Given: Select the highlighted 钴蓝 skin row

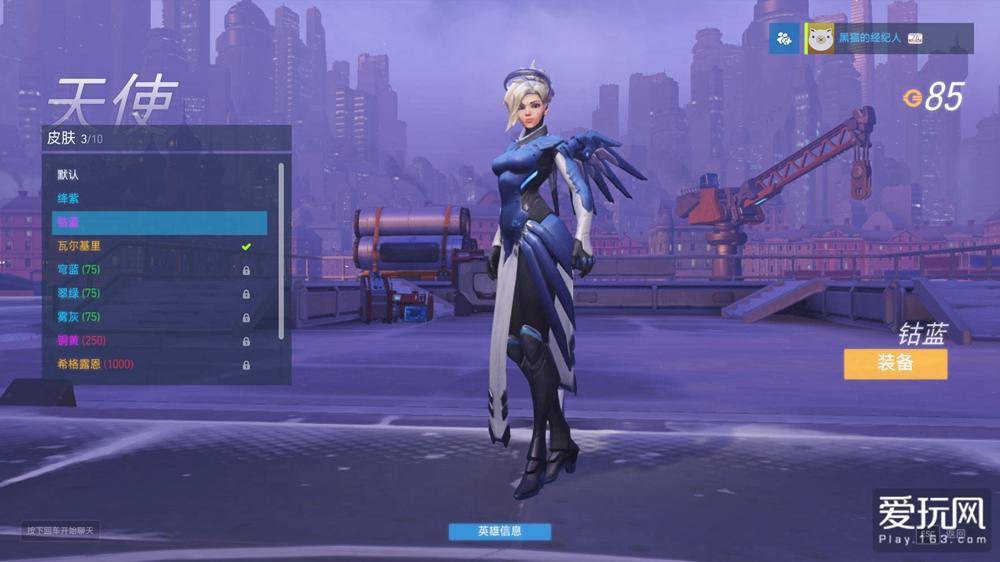Looking at the screenshot, I should click(160, 222).
